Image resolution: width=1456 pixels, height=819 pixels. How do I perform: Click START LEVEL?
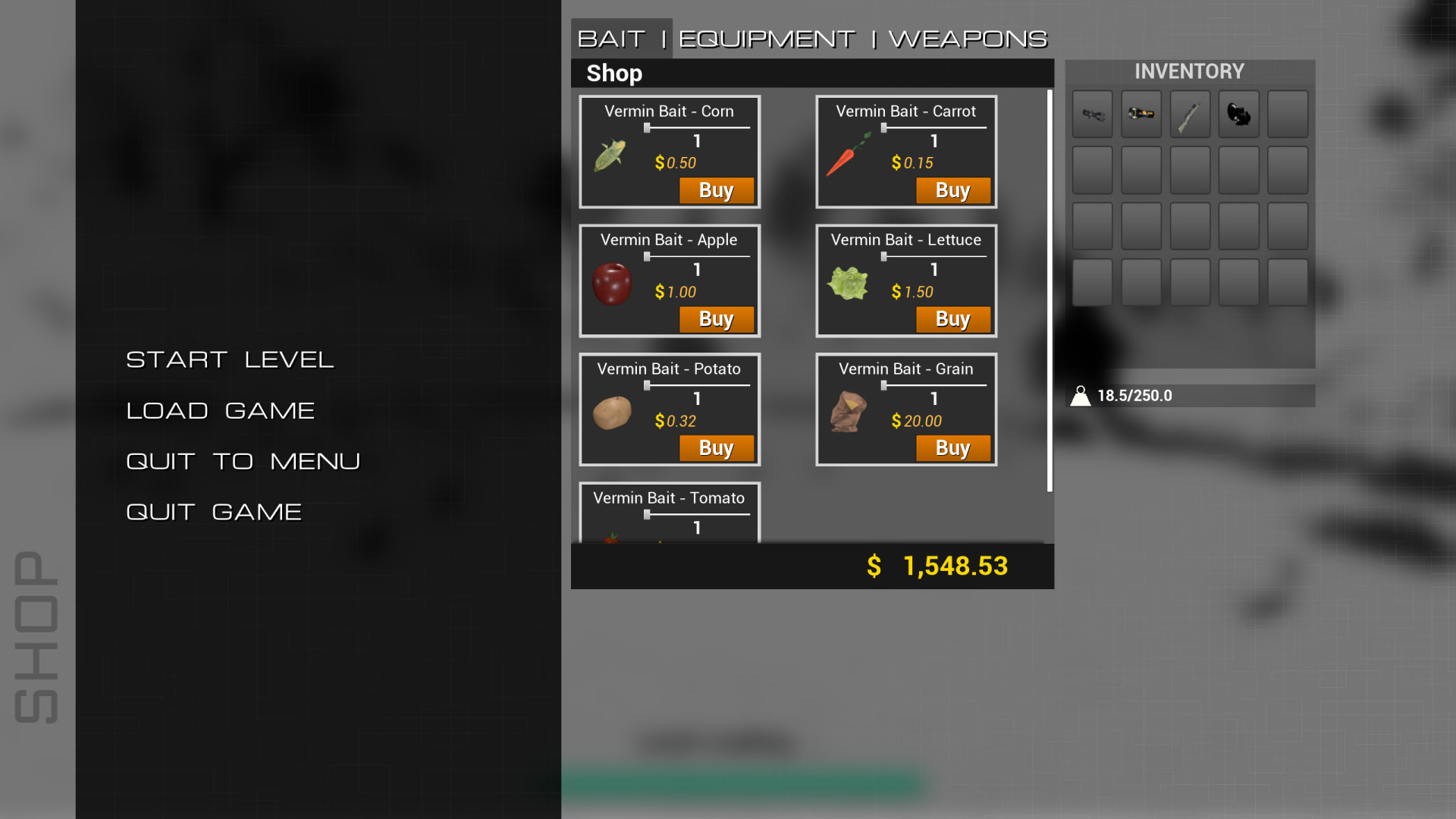[x=230, y=359]
